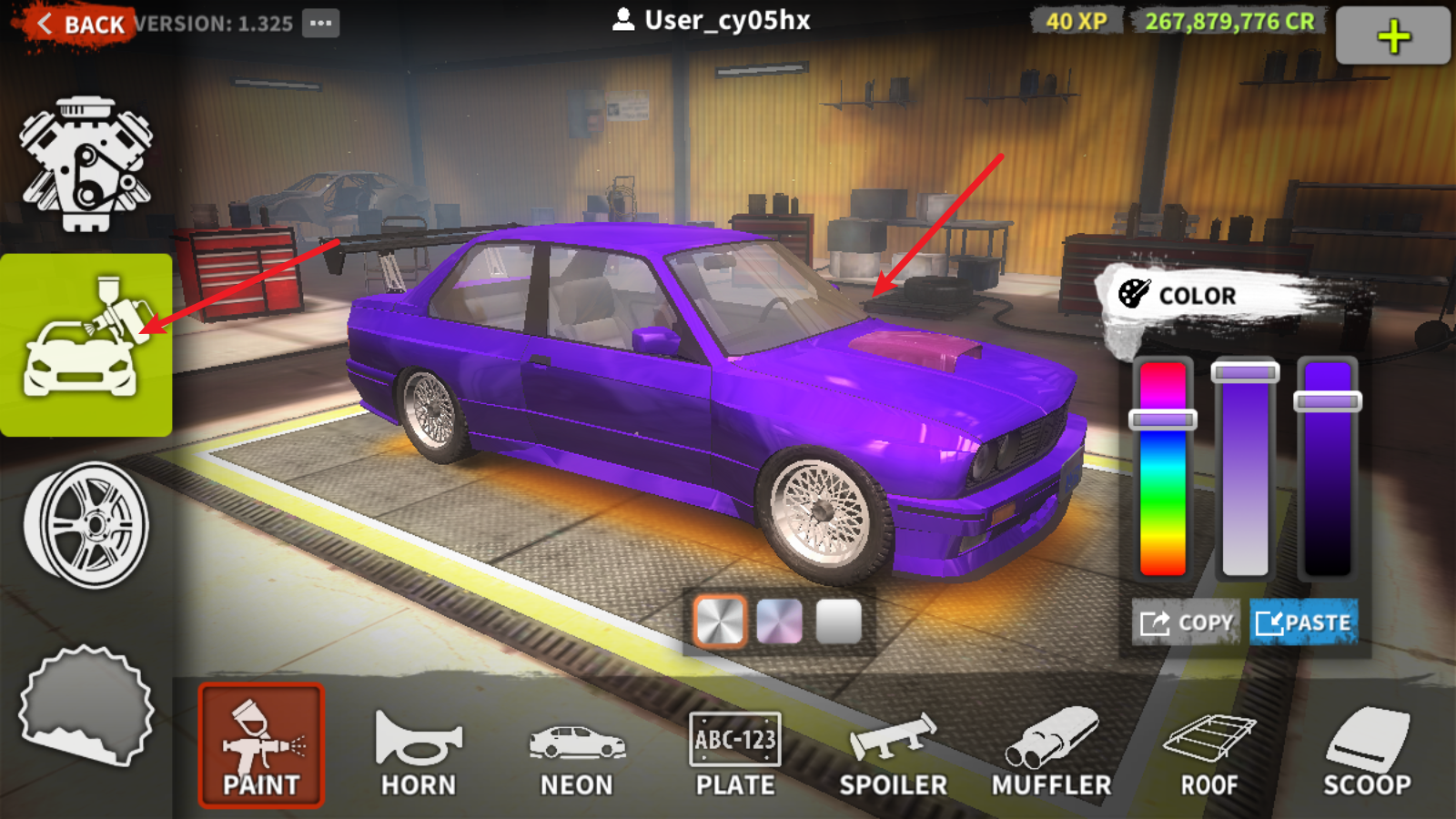Copy the current paint color
The height and width of the screenshot is (819, 1456).
coord(1187,622)
